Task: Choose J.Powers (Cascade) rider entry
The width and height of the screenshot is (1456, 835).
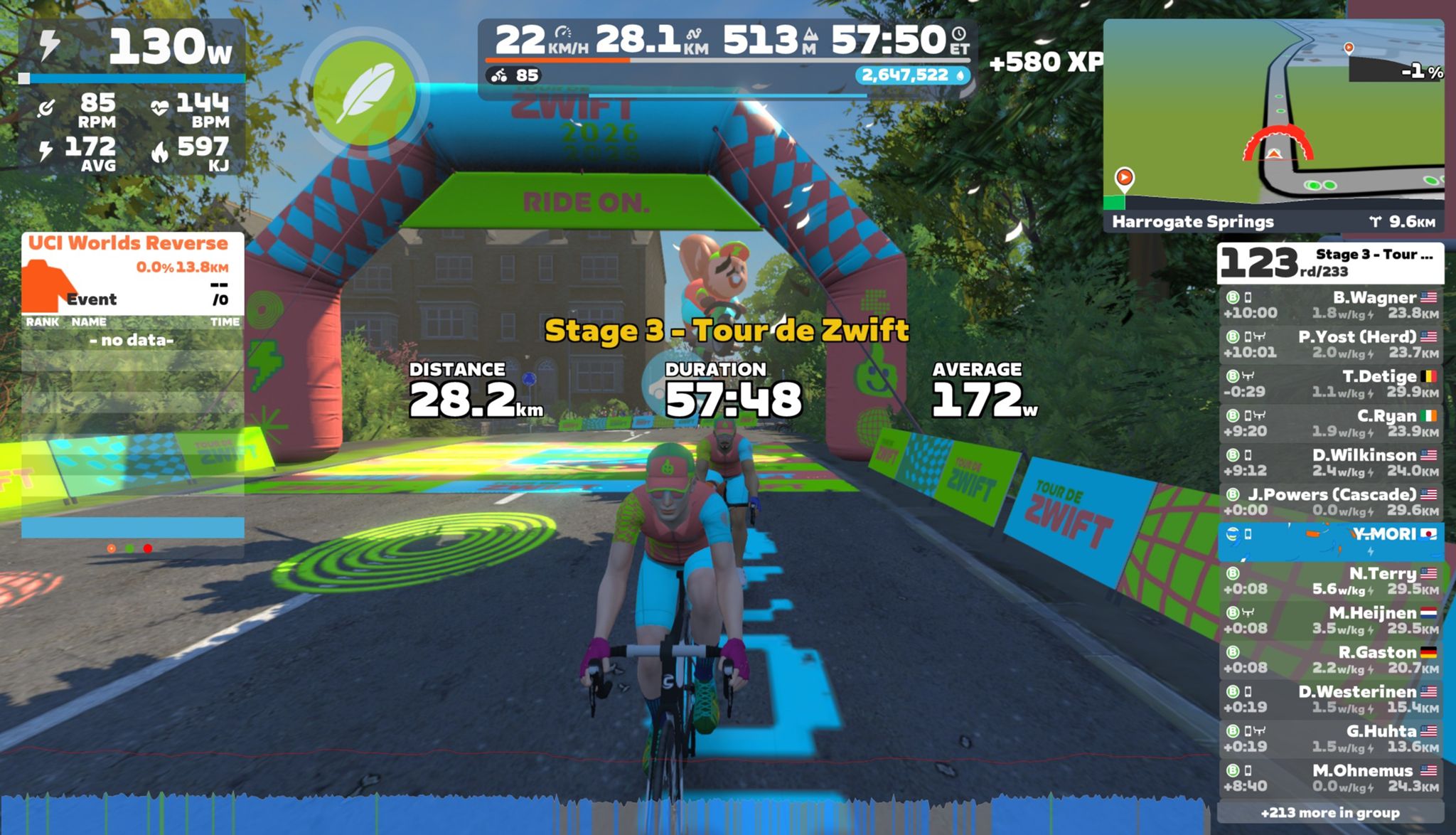Action: pyautogui.click(x=1330, y=502)
